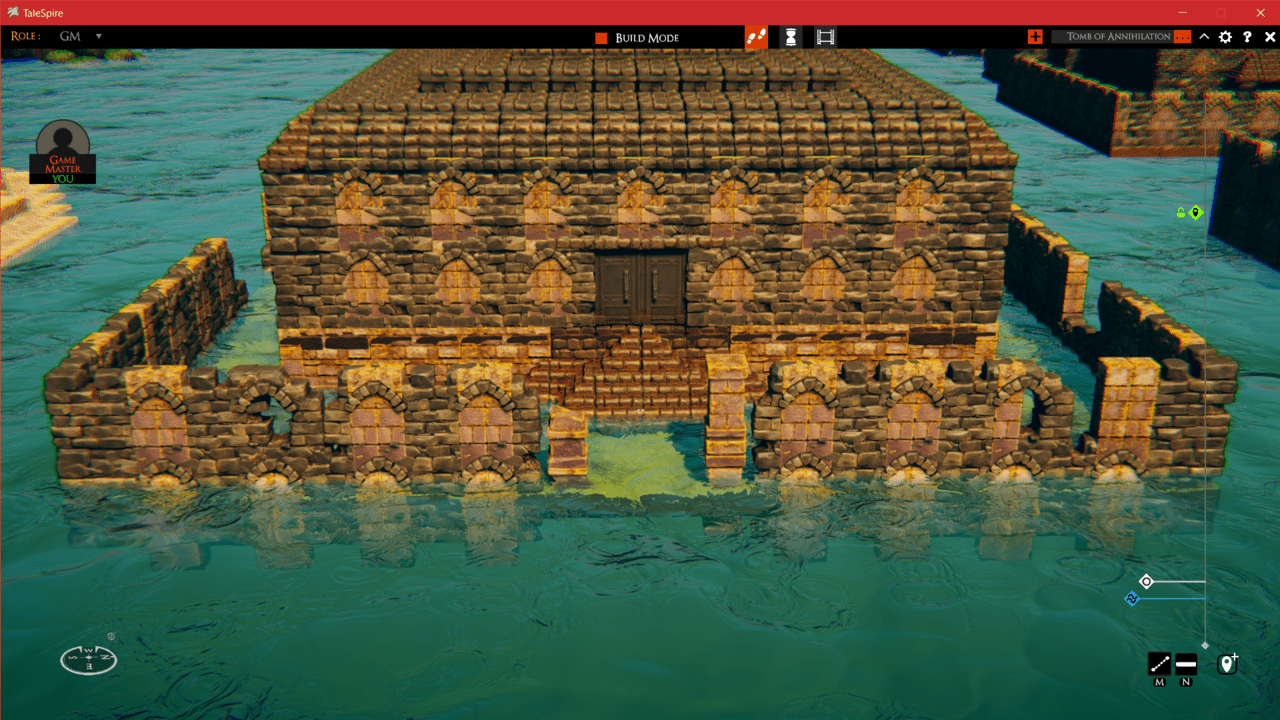Click the orange plus icon near board name
This screenshot has height=720, width=1280.
coord(1035,36)
